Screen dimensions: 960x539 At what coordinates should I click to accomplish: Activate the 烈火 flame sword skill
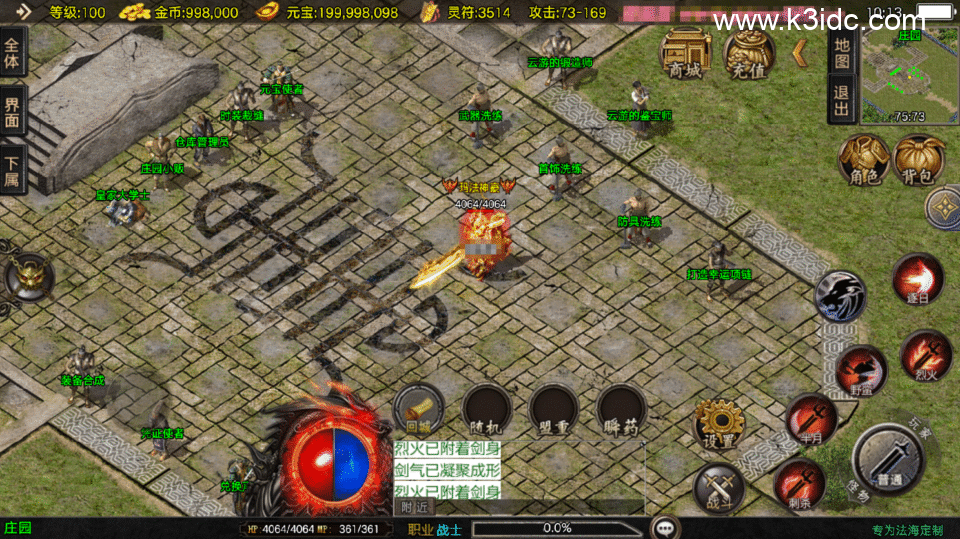[925, 354]
